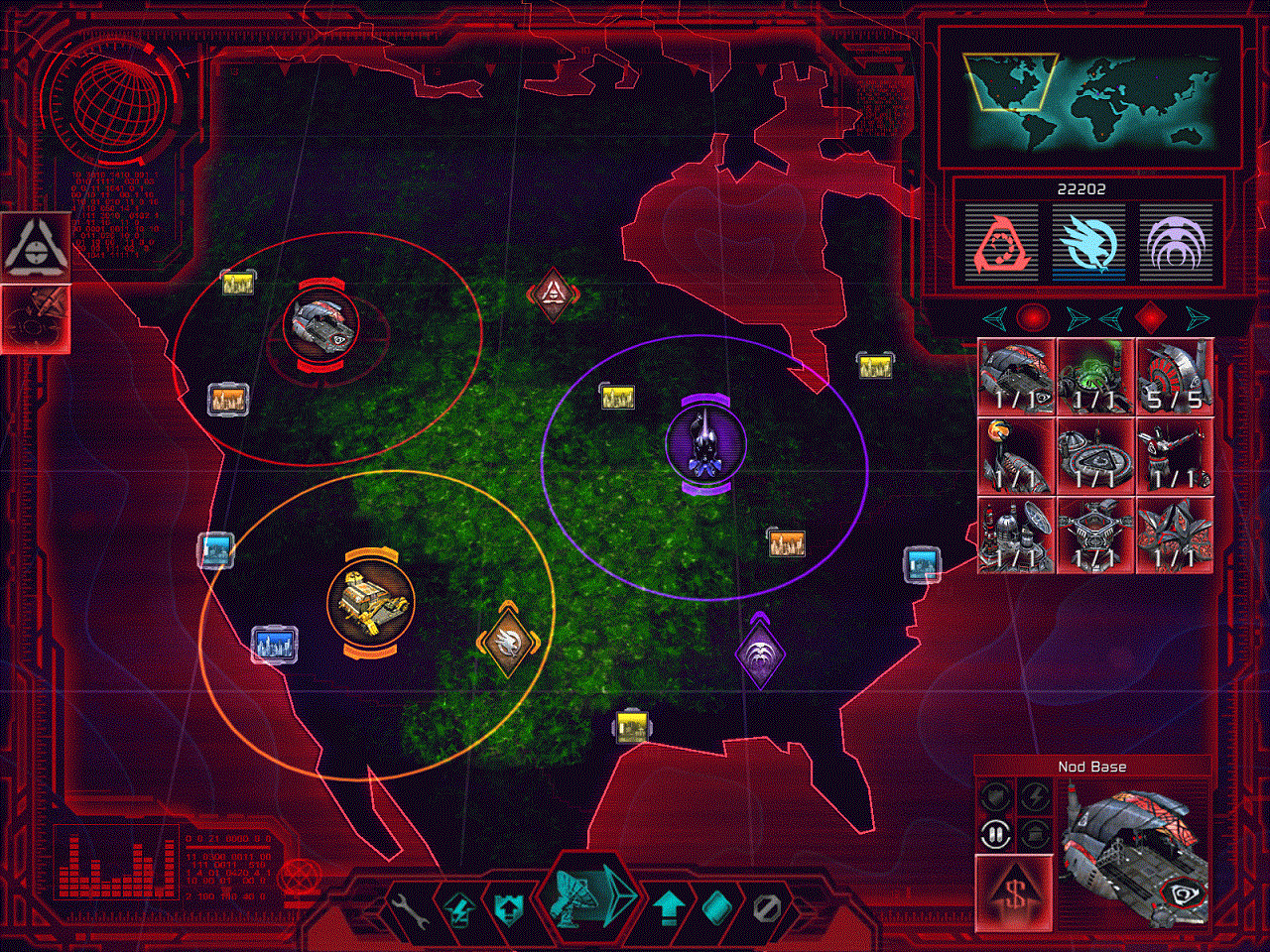
Task: Toggle the pause icon in Nod Base panel
Action: (x=995, y=835)
